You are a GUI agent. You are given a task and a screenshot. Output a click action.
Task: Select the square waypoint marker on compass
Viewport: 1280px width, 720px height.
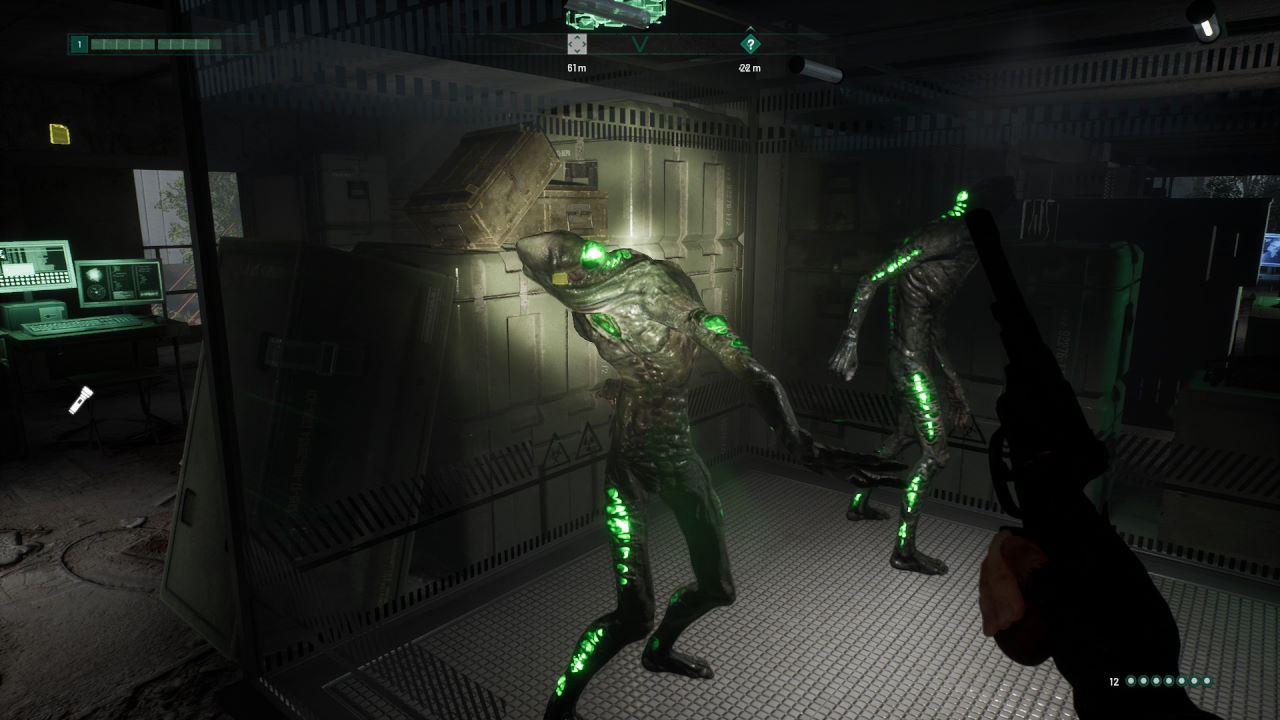point(577,44)
